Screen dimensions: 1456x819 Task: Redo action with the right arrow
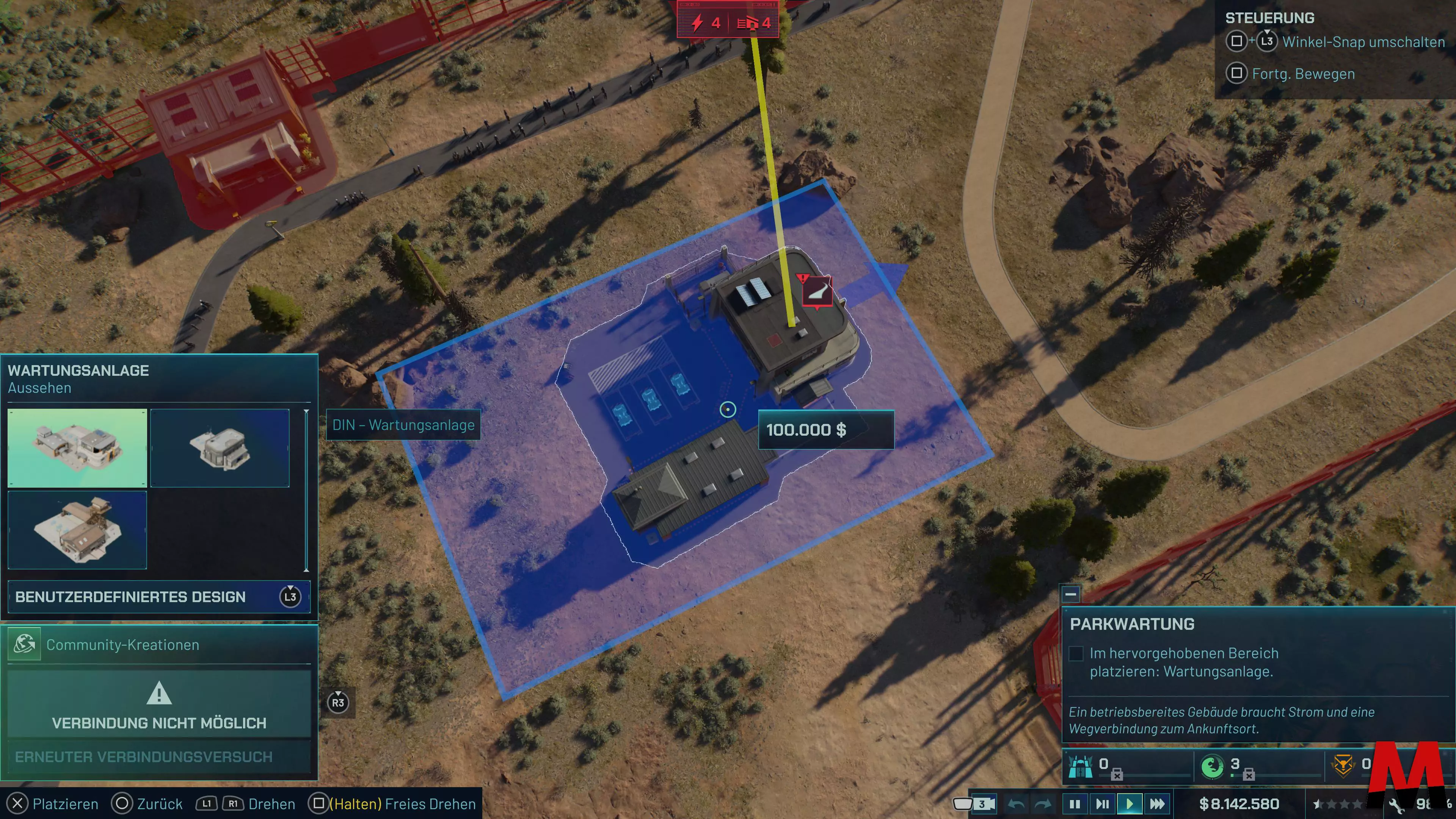[x=1043, y=804]
